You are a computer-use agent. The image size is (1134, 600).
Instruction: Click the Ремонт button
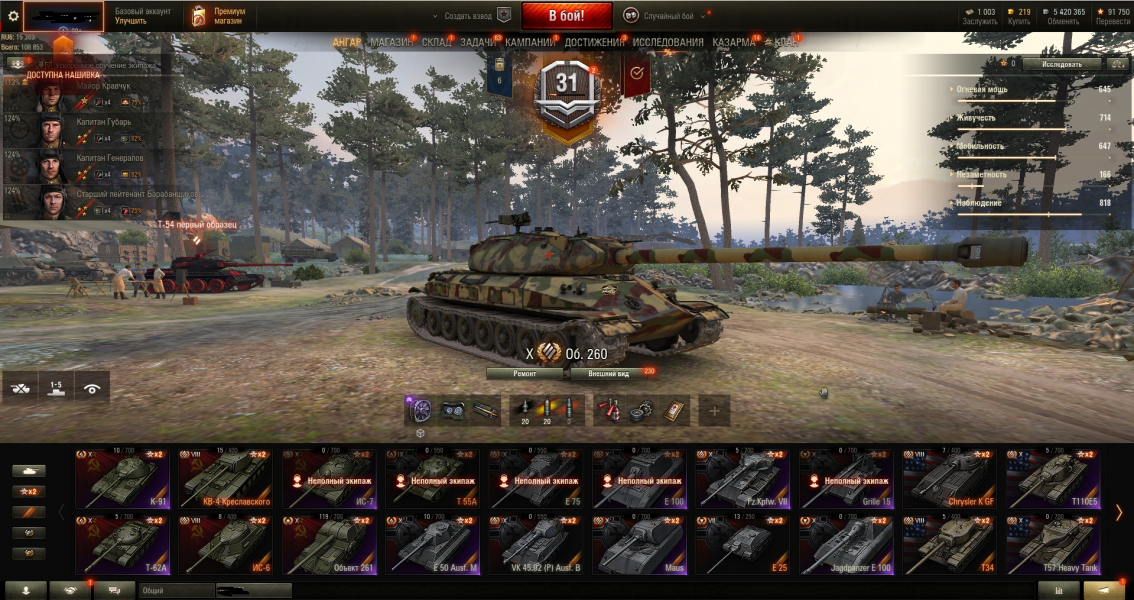click(x=525, y=373)
